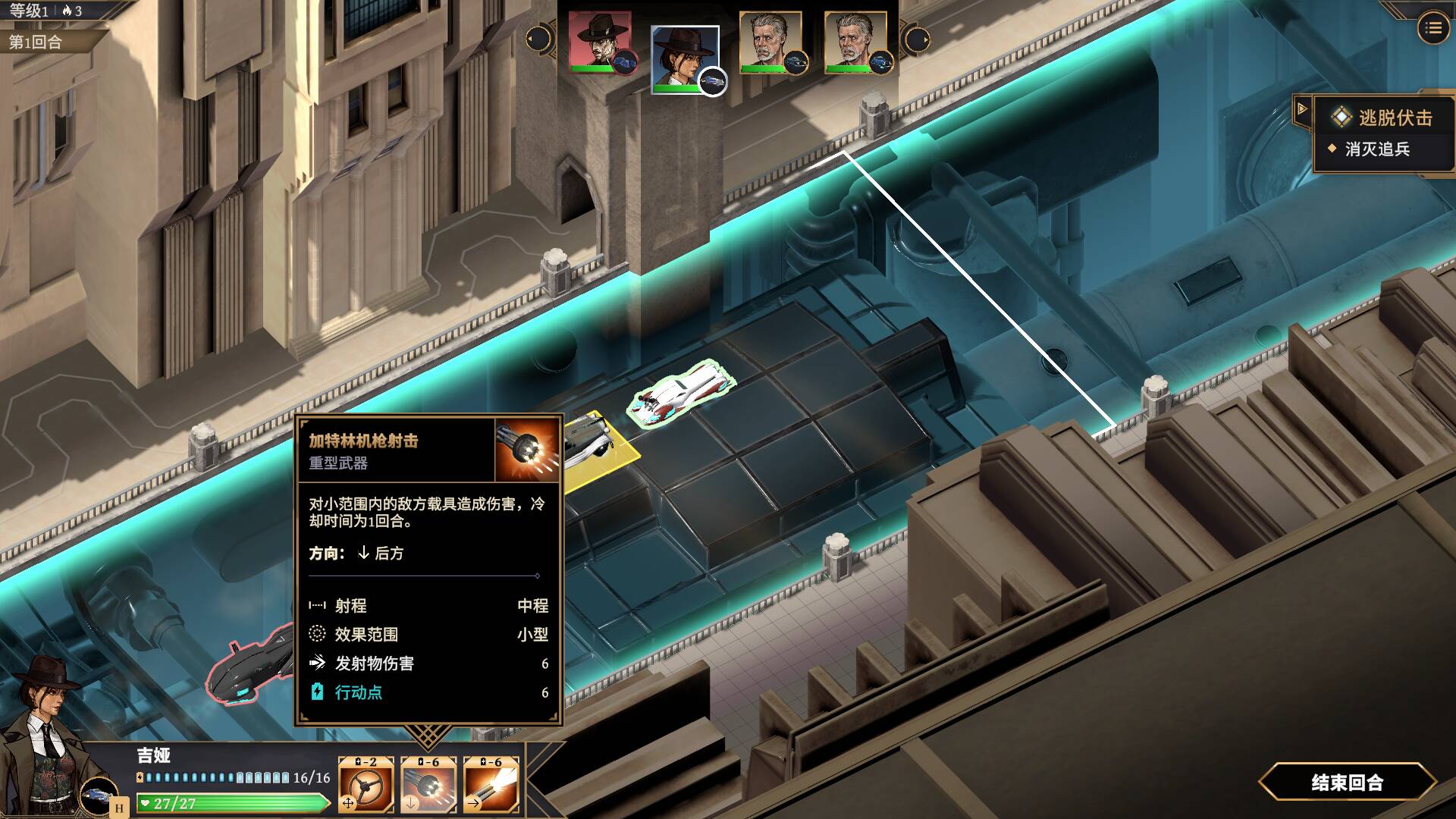End the turn with 结束回合
Screen dimensions: 1456x819
click(x=1347, y=782)
